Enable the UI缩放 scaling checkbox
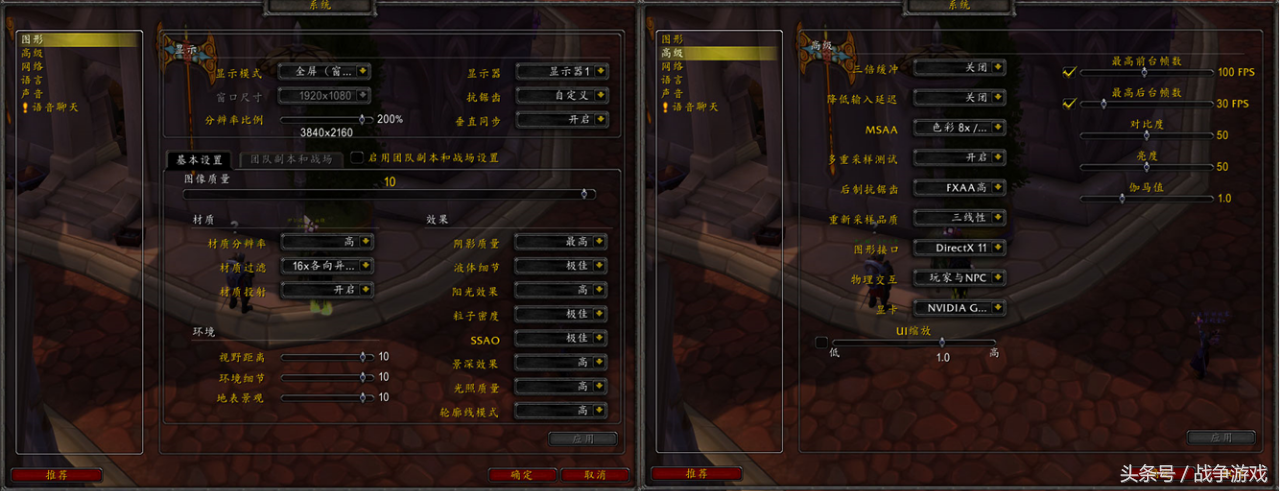Screen dimensions: 1280x491 821,343
